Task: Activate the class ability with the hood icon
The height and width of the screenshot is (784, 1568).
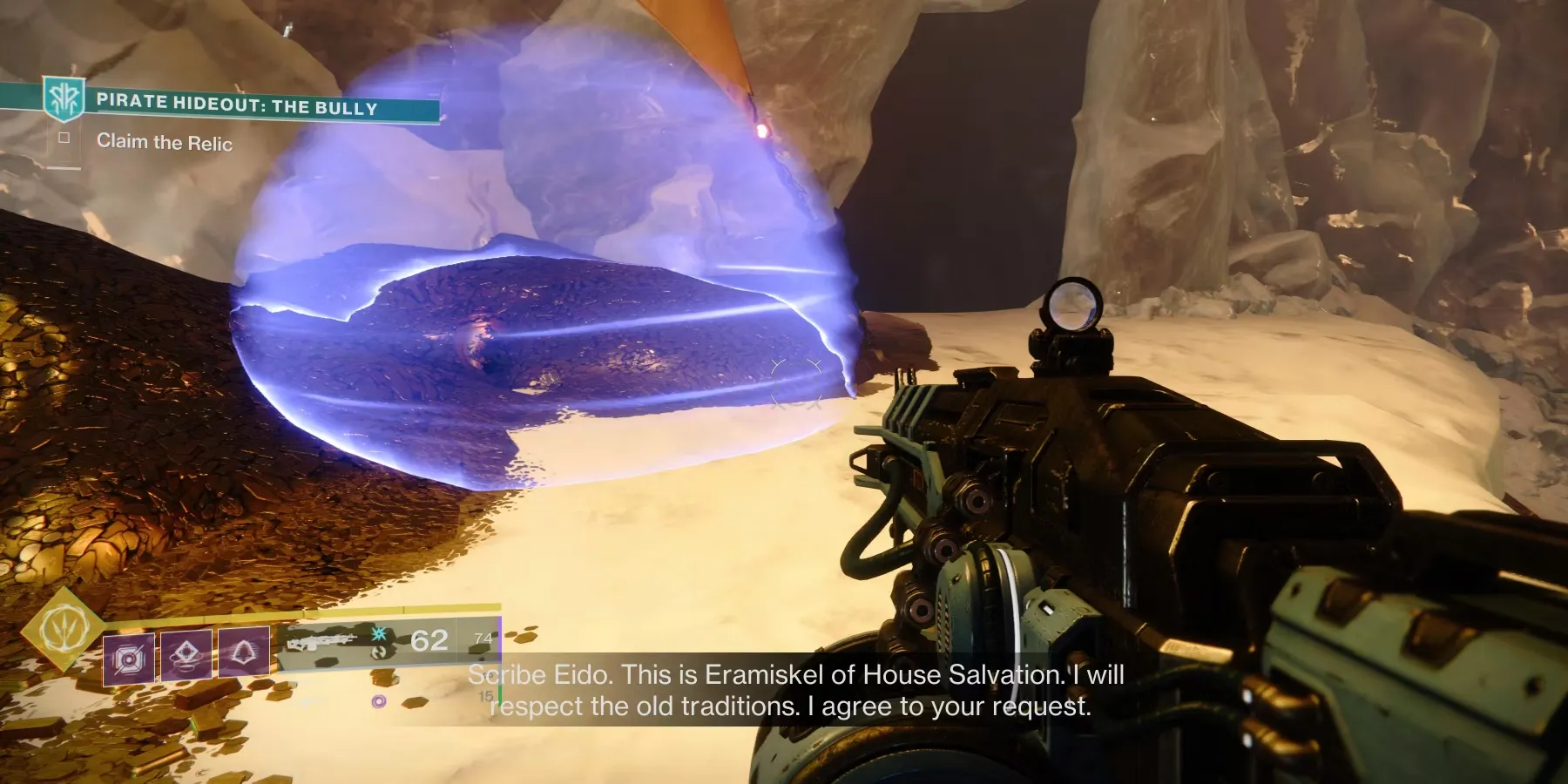Action: [243, 651]
